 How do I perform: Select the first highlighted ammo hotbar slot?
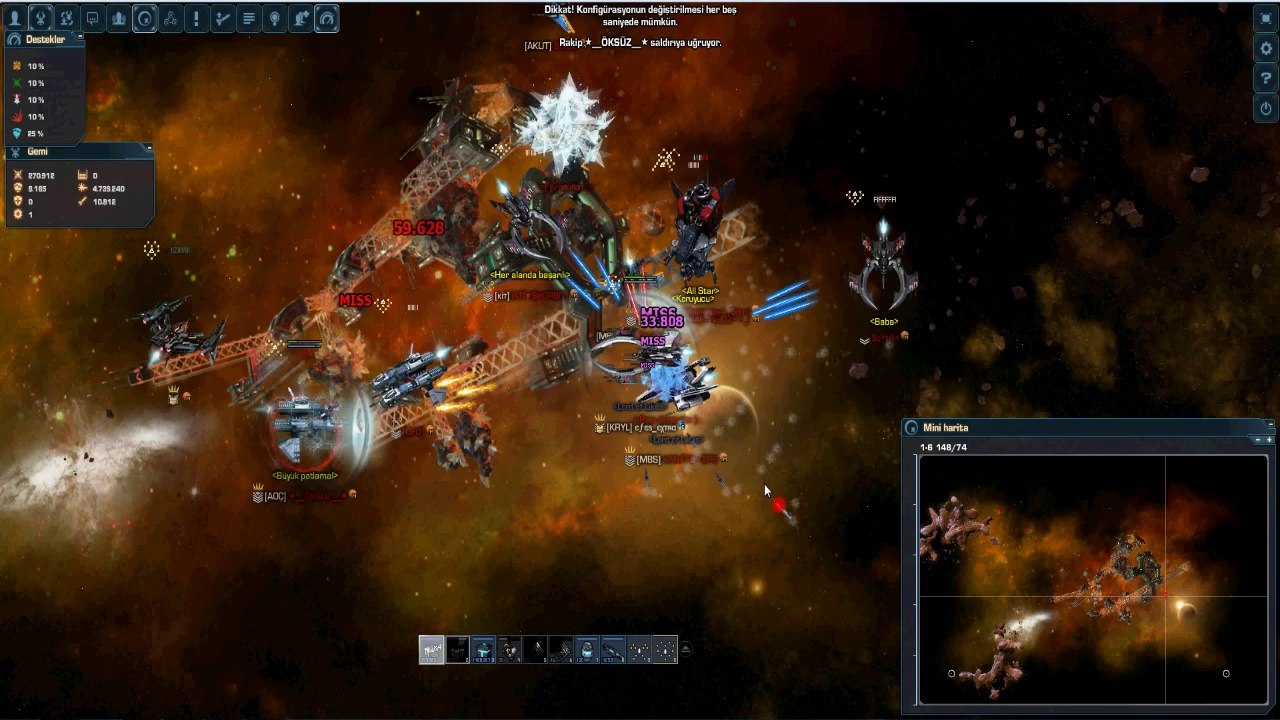pos(431,650)
